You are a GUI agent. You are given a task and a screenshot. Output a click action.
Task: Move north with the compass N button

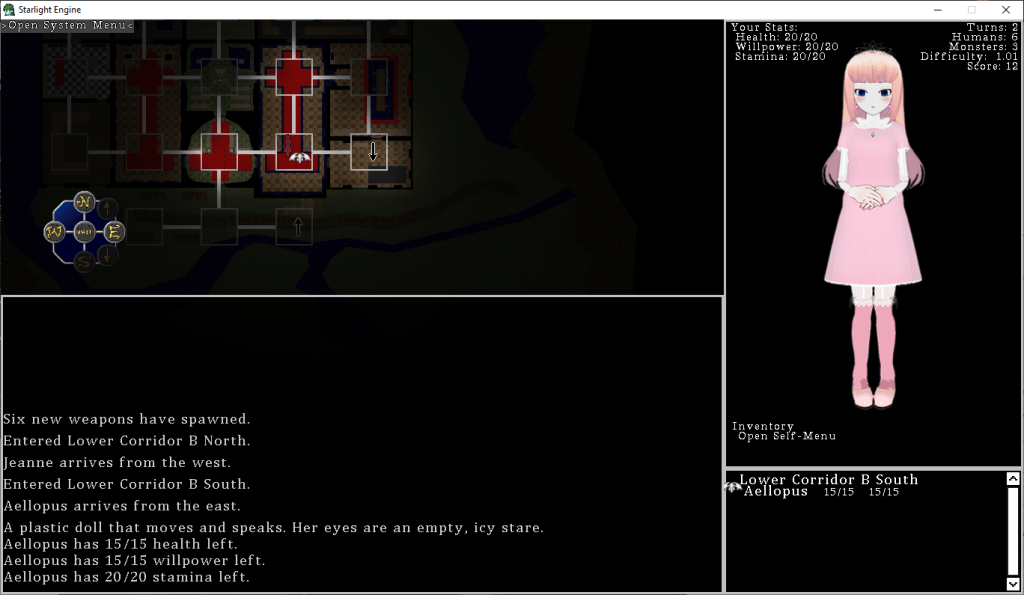pyautogui.click(x=84, y=202)
